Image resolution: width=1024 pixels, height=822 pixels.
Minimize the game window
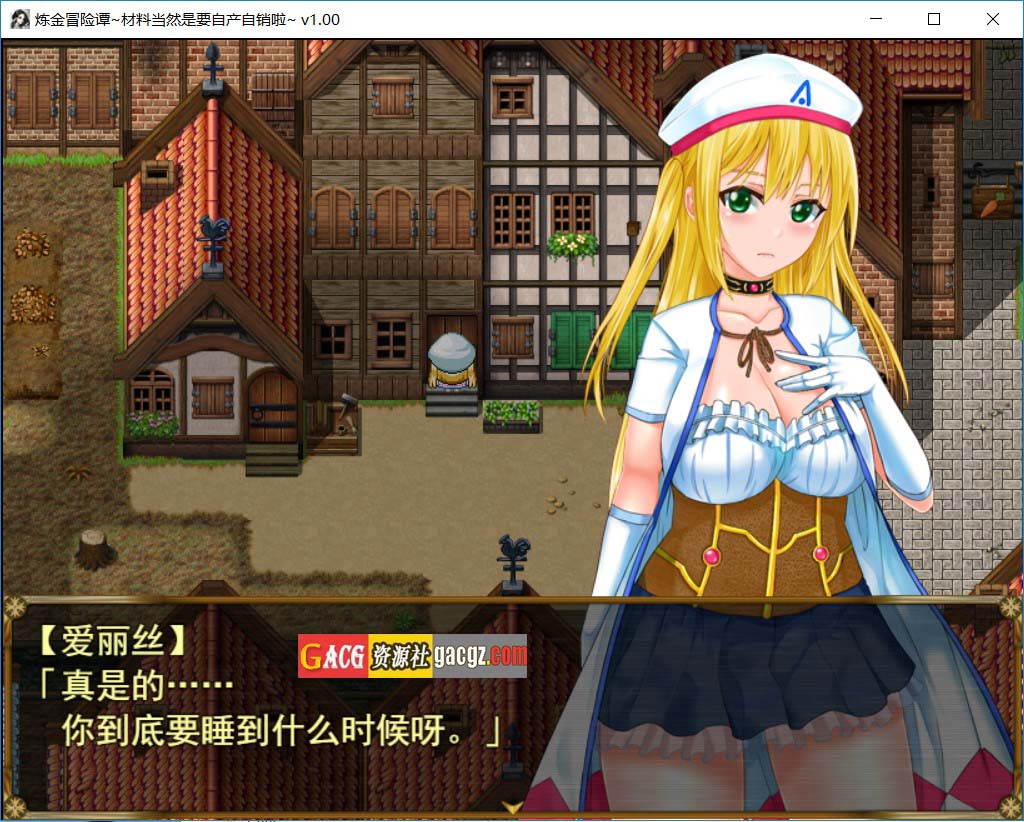click(x=876, y=19)
